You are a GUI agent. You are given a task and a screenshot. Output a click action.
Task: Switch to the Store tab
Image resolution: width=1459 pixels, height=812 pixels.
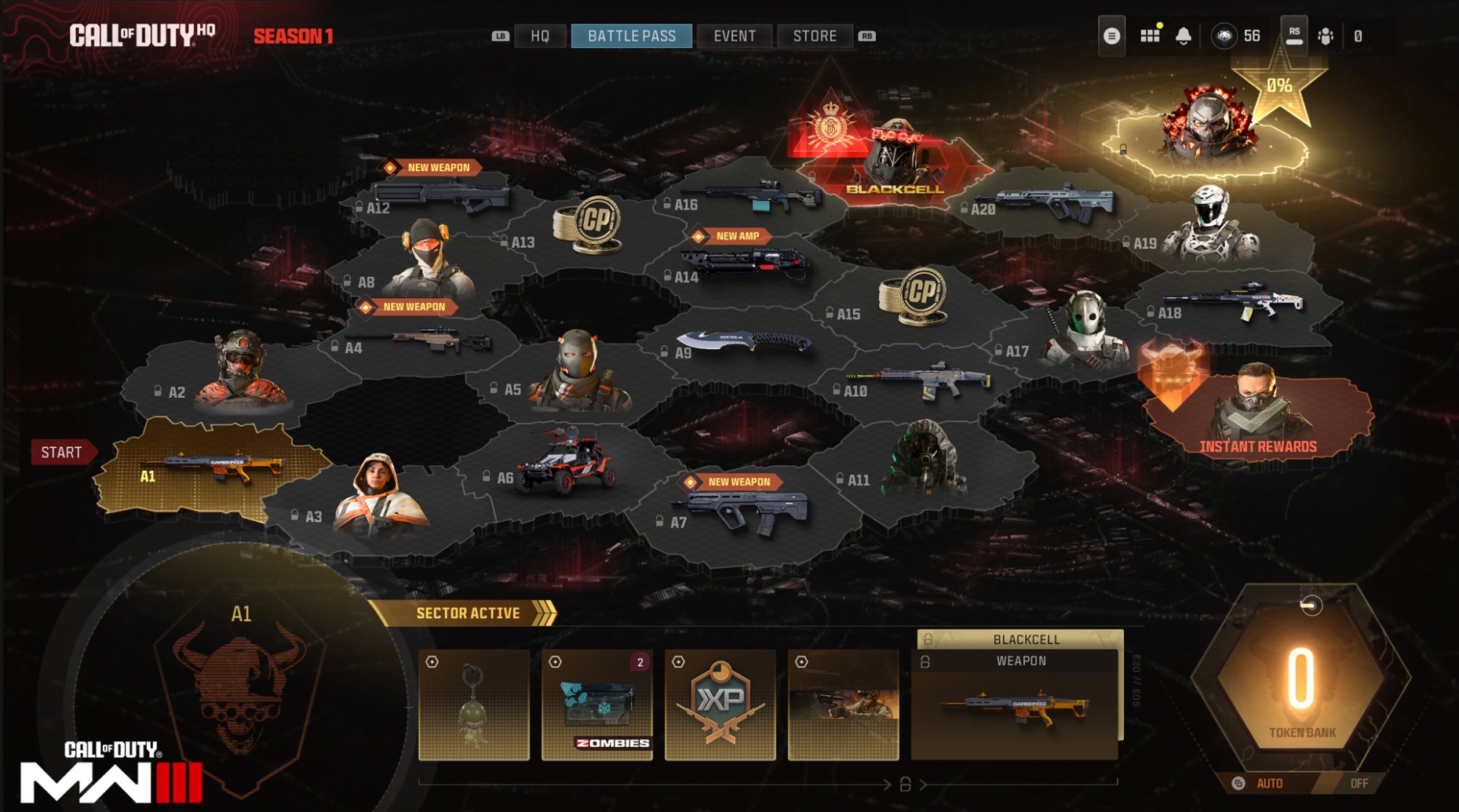click(x=815, y=35)
